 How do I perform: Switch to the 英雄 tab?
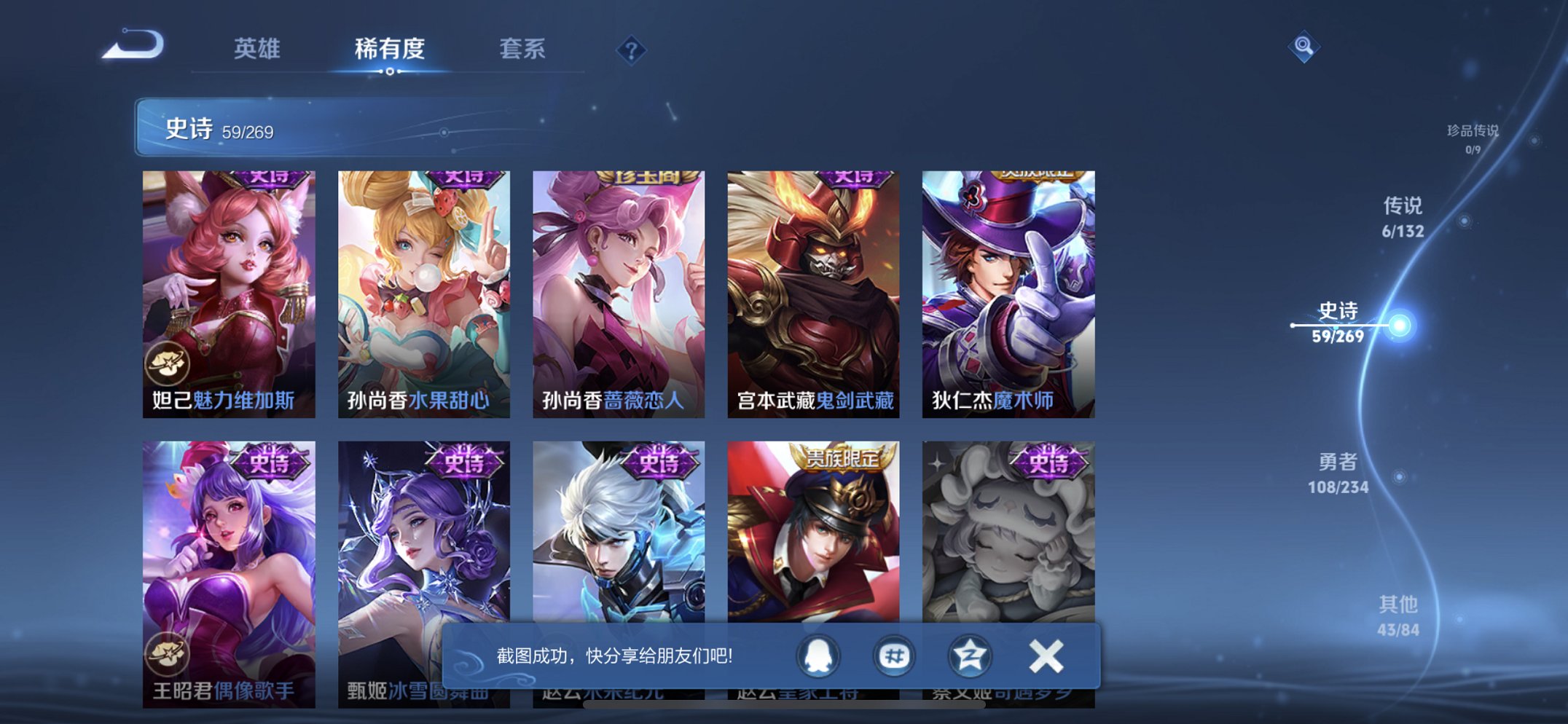[x=259, y=50]
